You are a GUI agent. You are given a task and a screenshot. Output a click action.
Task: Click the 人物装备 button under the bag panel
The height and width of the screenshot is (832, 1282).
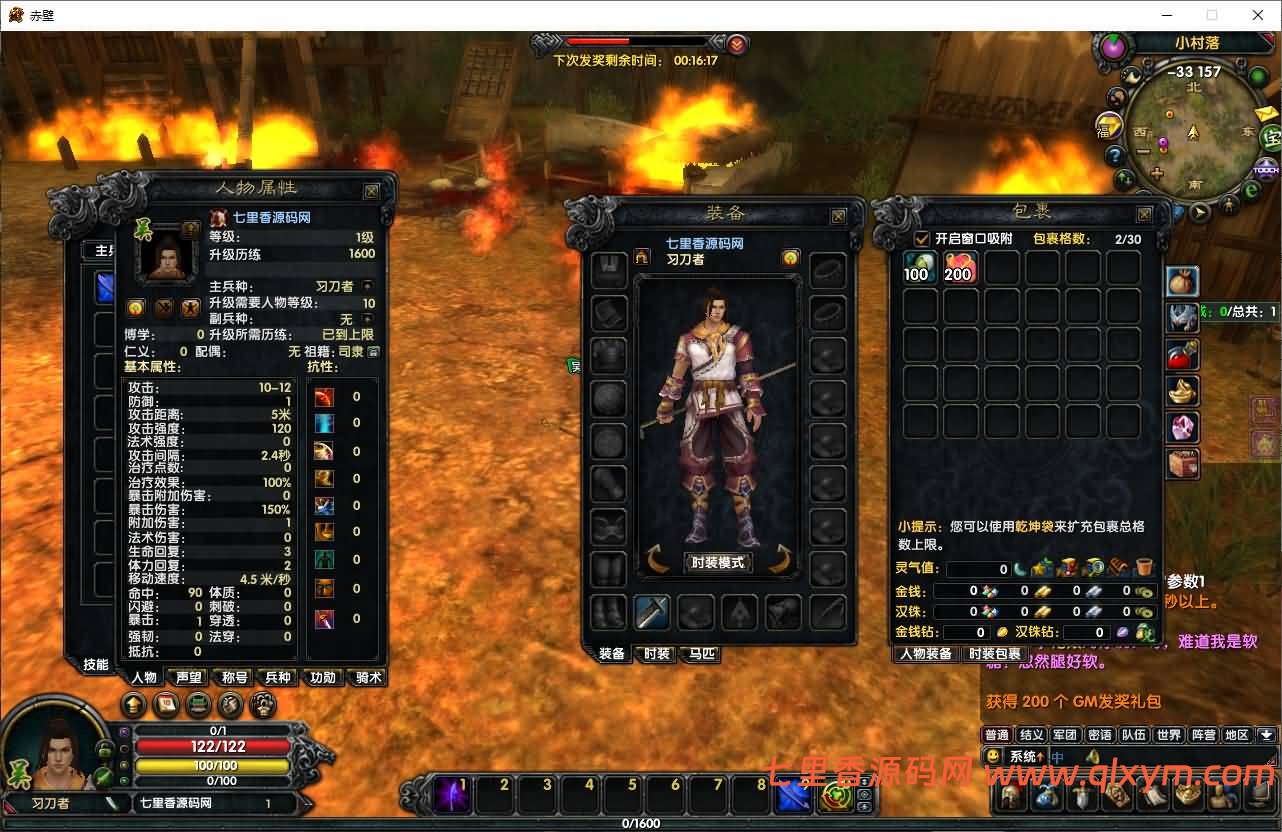(x=925, y=653)
